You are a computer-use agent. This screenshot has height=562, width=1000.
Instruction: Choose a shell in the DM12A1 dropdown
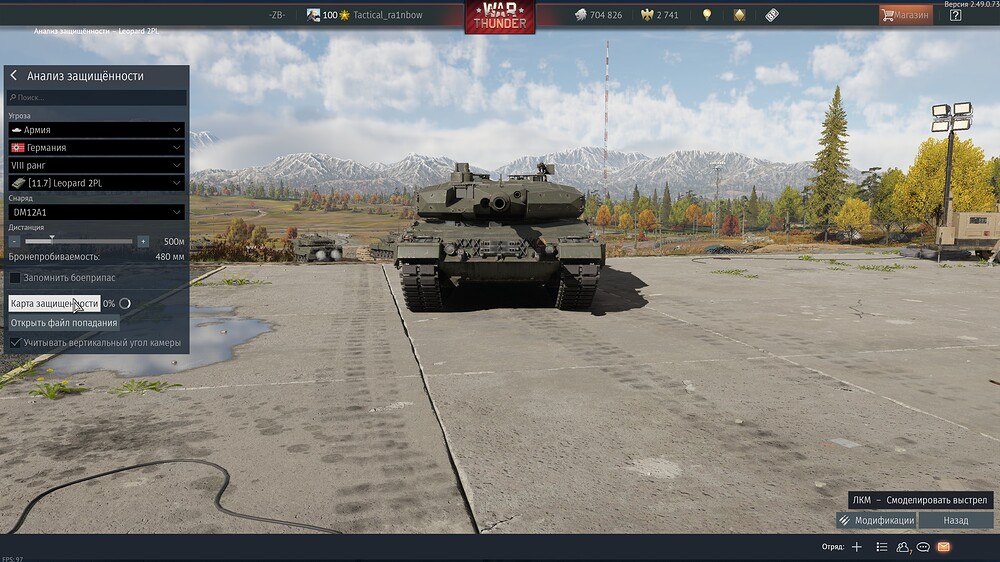96,212
